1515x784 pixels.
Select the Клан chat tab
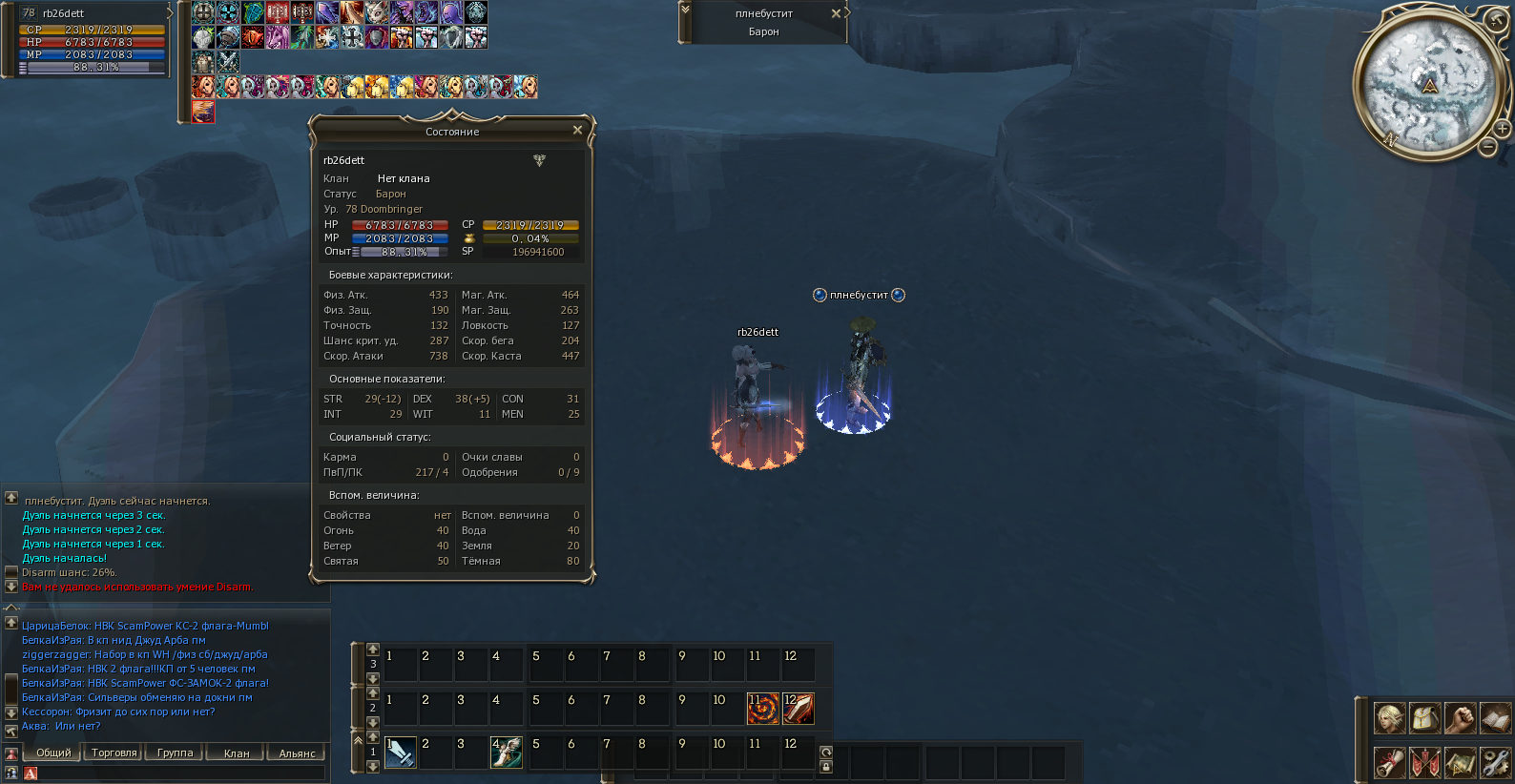pyautogui.click(x=236, y=753)
